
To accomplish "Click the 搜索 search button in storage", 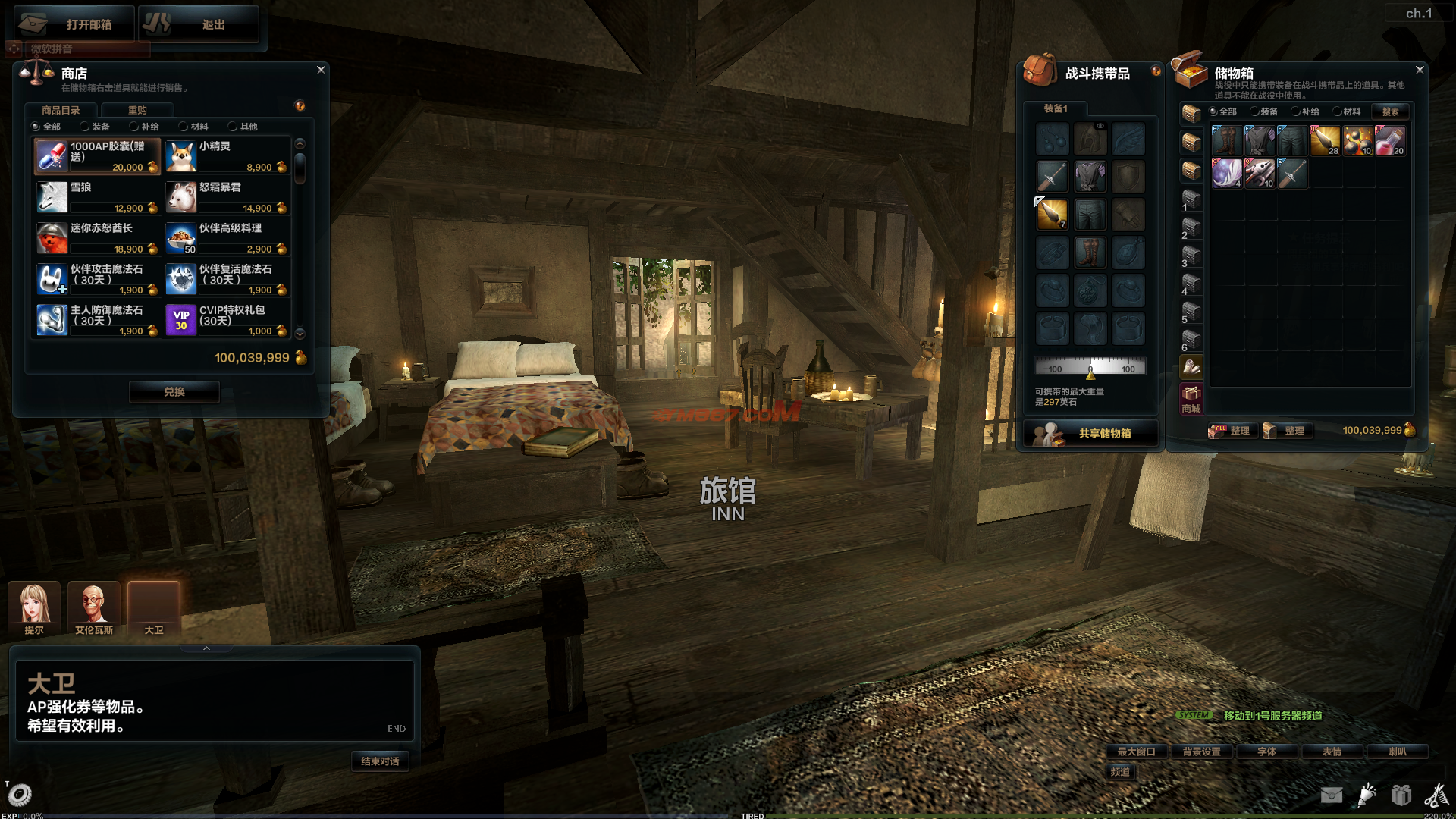I will click(1390, 111).
